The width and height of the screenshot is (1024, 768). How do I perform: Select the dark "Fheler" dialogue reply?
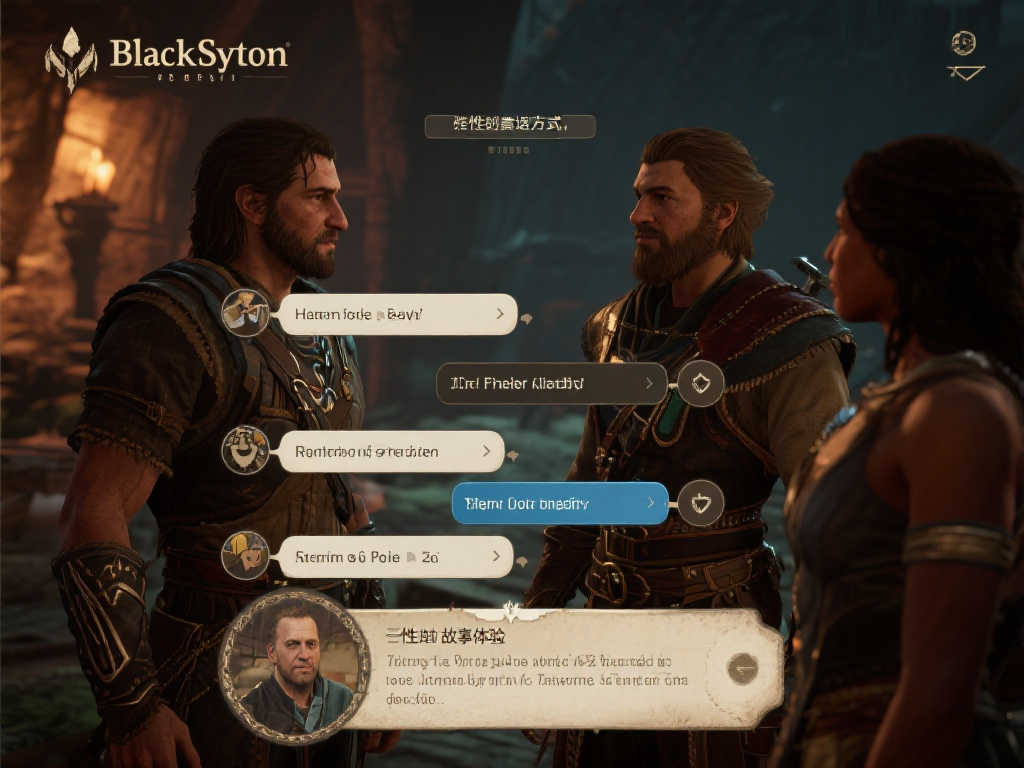551,383
